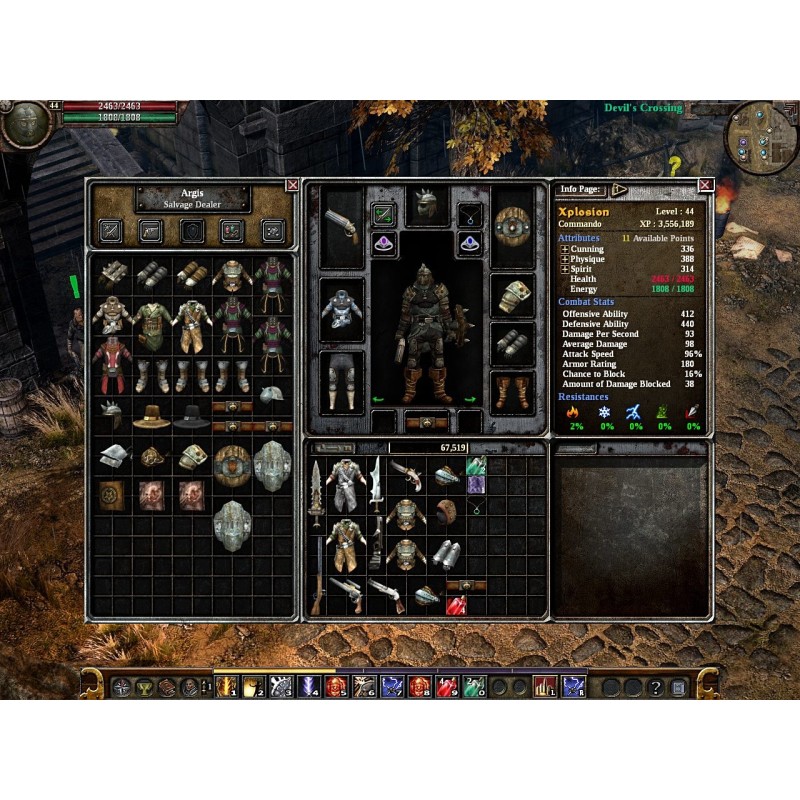Toggle the weapon swap button
The height and width of the screenshot is (800, 800).
[x=384, y=213]
